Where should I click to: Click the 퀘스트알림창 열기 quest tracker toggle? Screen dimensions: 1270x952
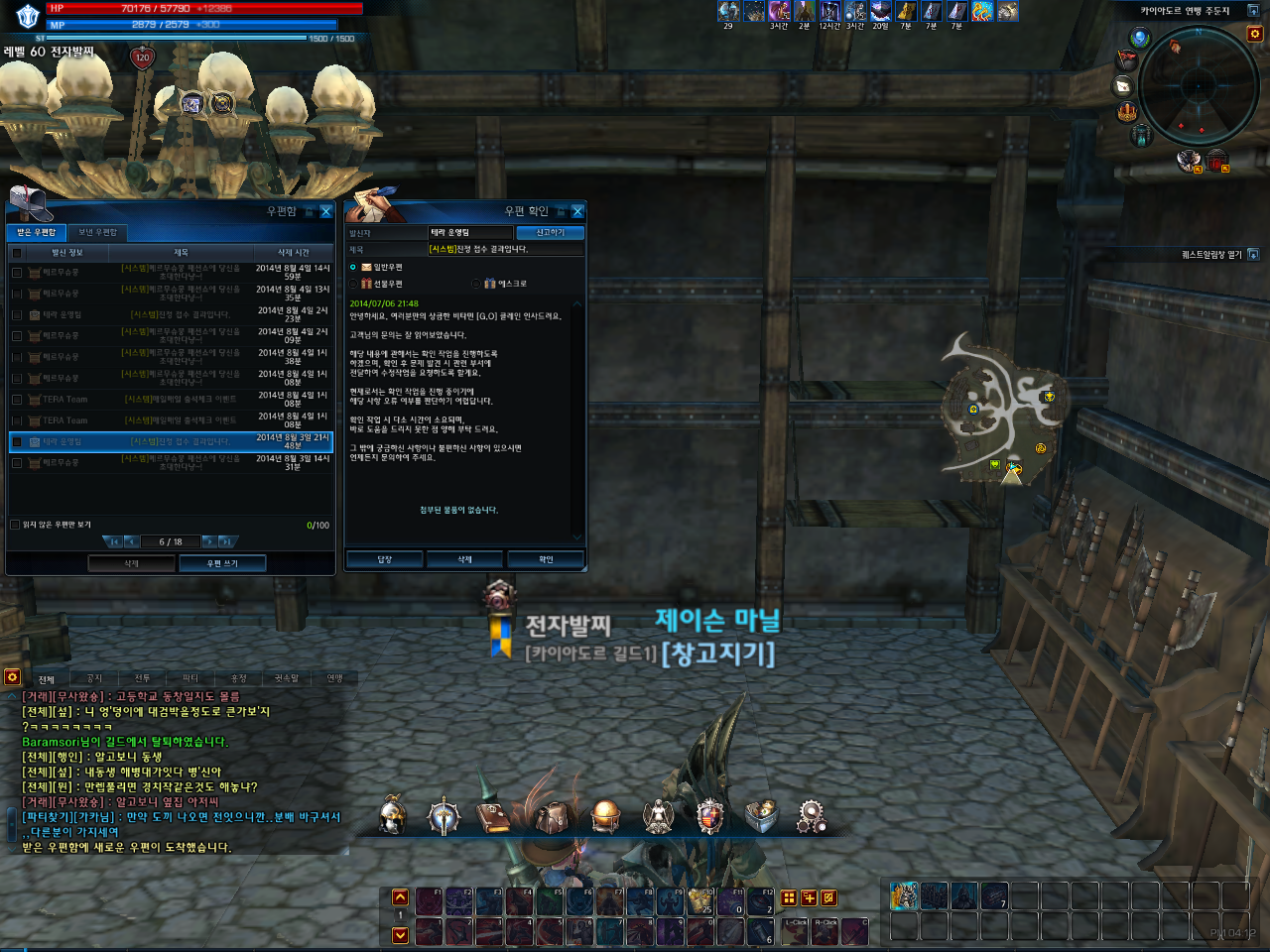[x=1253, y=255]
